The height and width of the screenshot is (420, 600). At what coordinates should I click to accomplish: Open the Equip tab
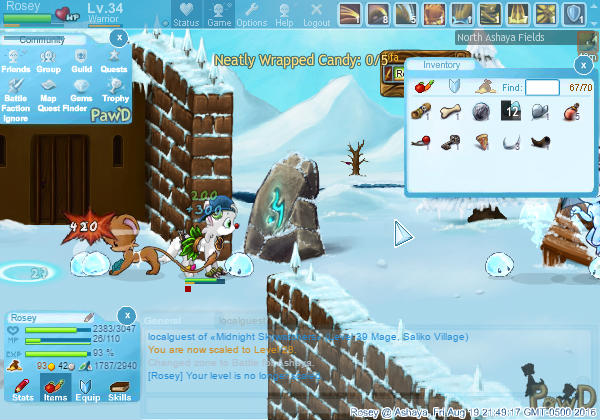(x=86, y=390)
